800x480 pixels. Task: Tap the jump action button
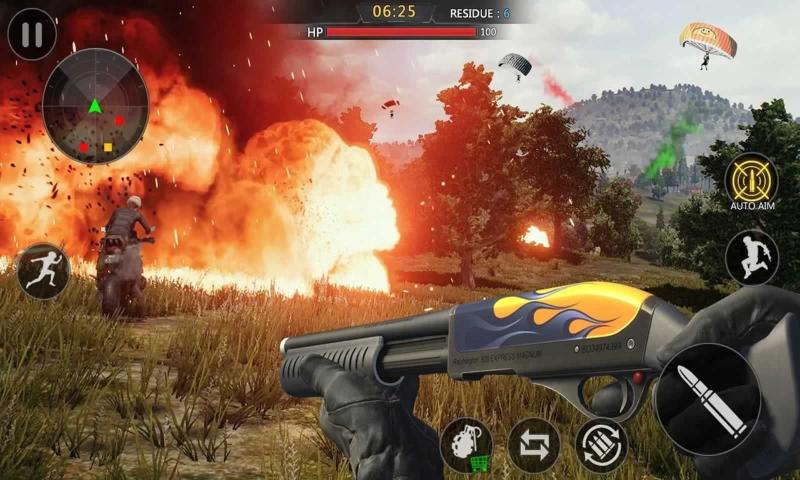tap(752, 257)
